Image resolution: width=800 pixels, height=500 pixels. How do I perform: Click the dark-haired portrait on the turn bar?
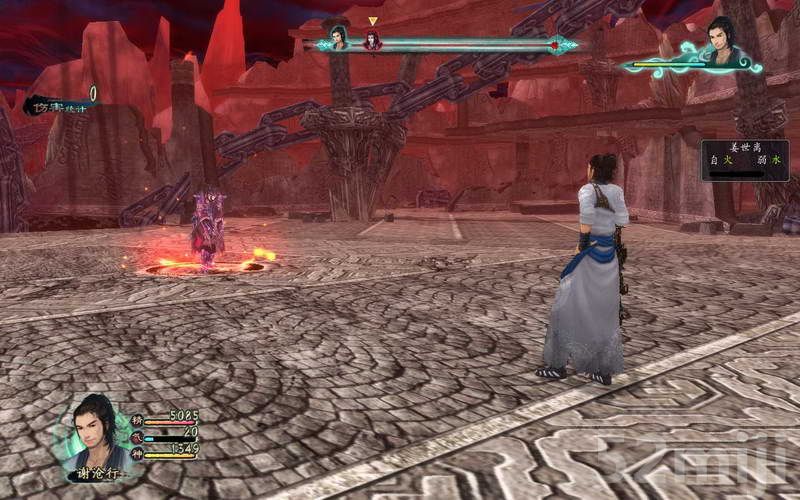pyautogui.click(x=339, y=39)
